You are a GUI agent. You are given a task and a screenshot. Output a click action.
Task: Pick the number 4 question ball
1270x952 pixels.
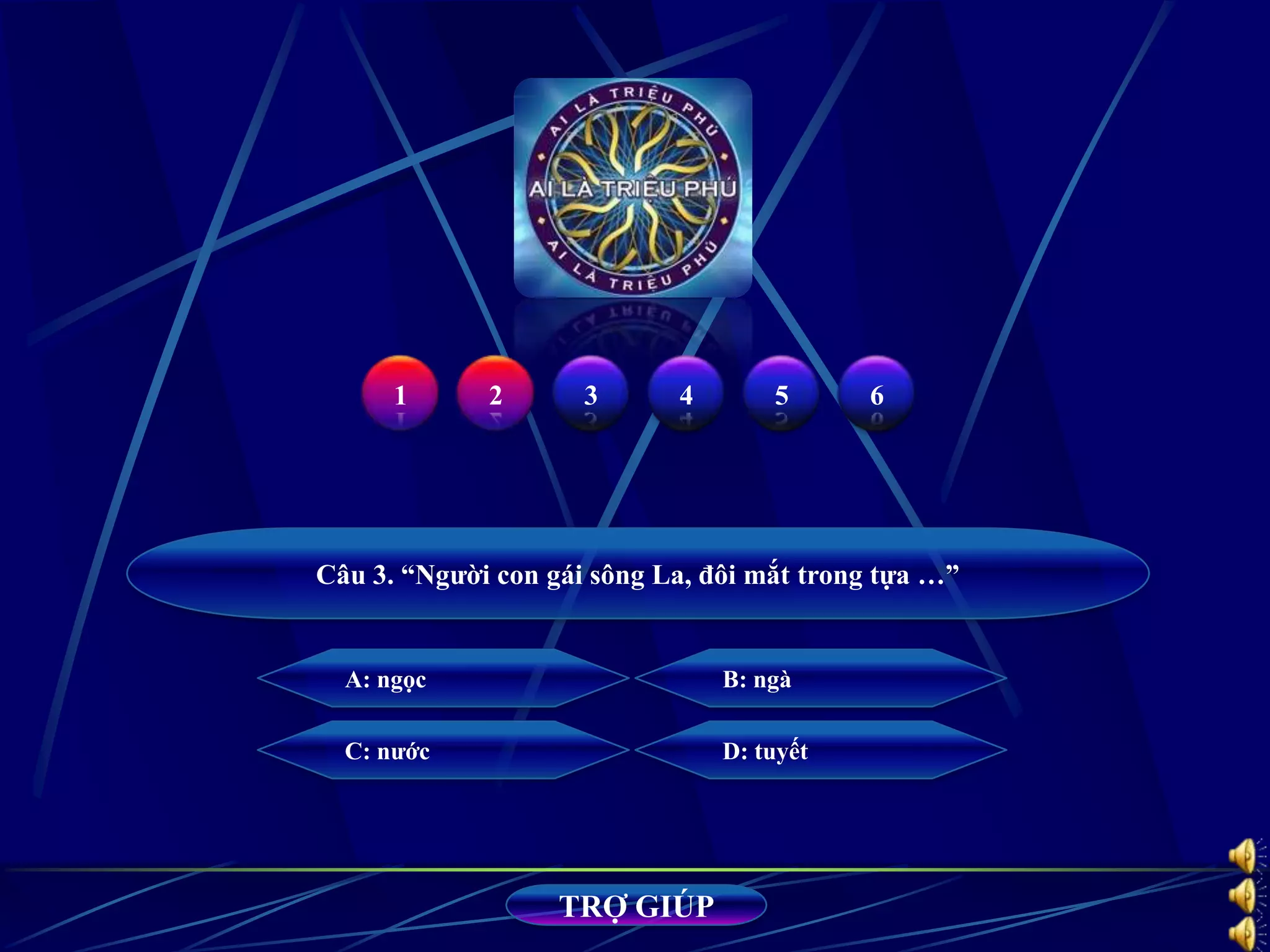point(686,394)
